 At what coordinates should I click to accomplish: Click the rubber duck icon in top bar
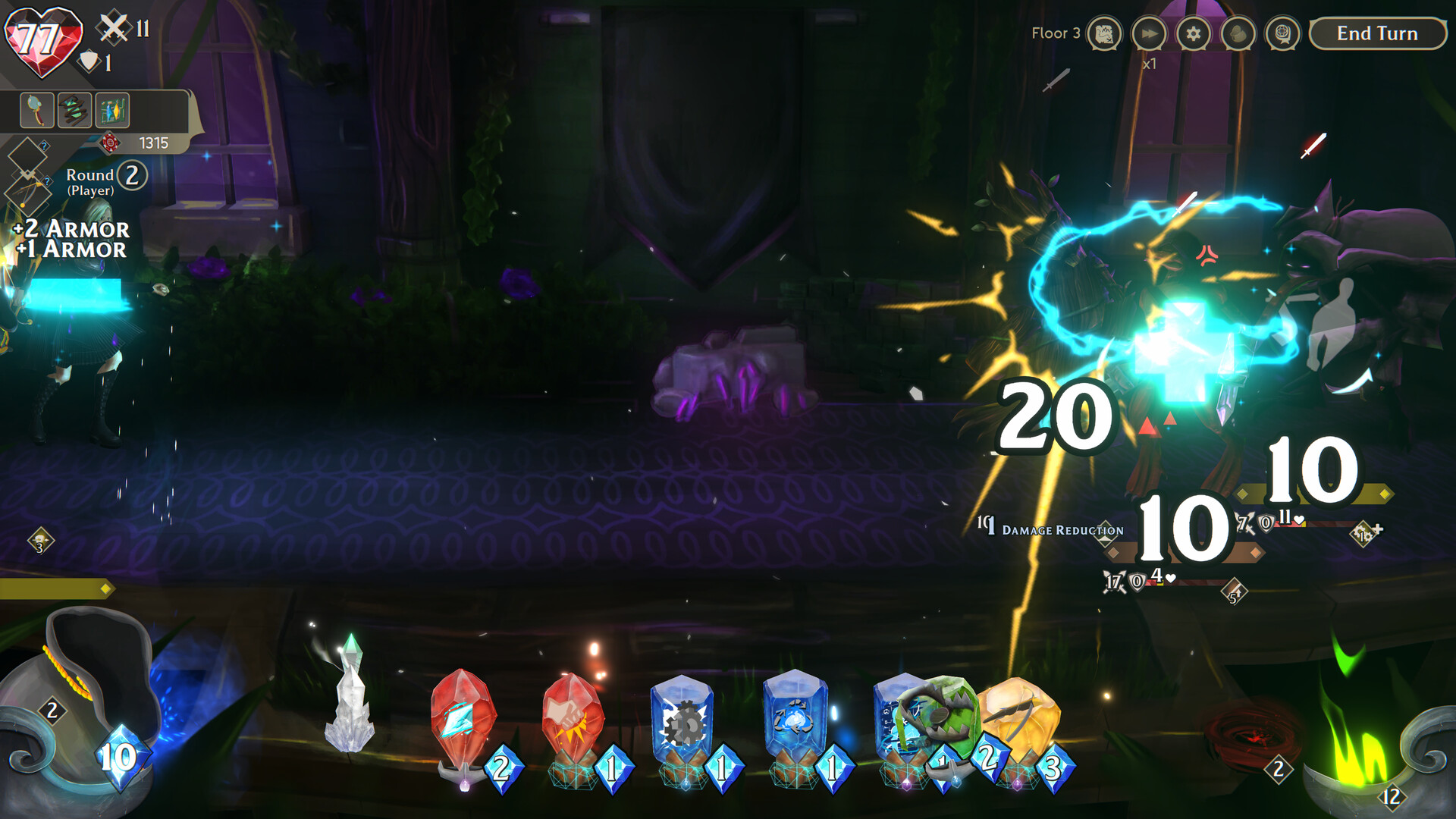click(x=1238, y=33)
